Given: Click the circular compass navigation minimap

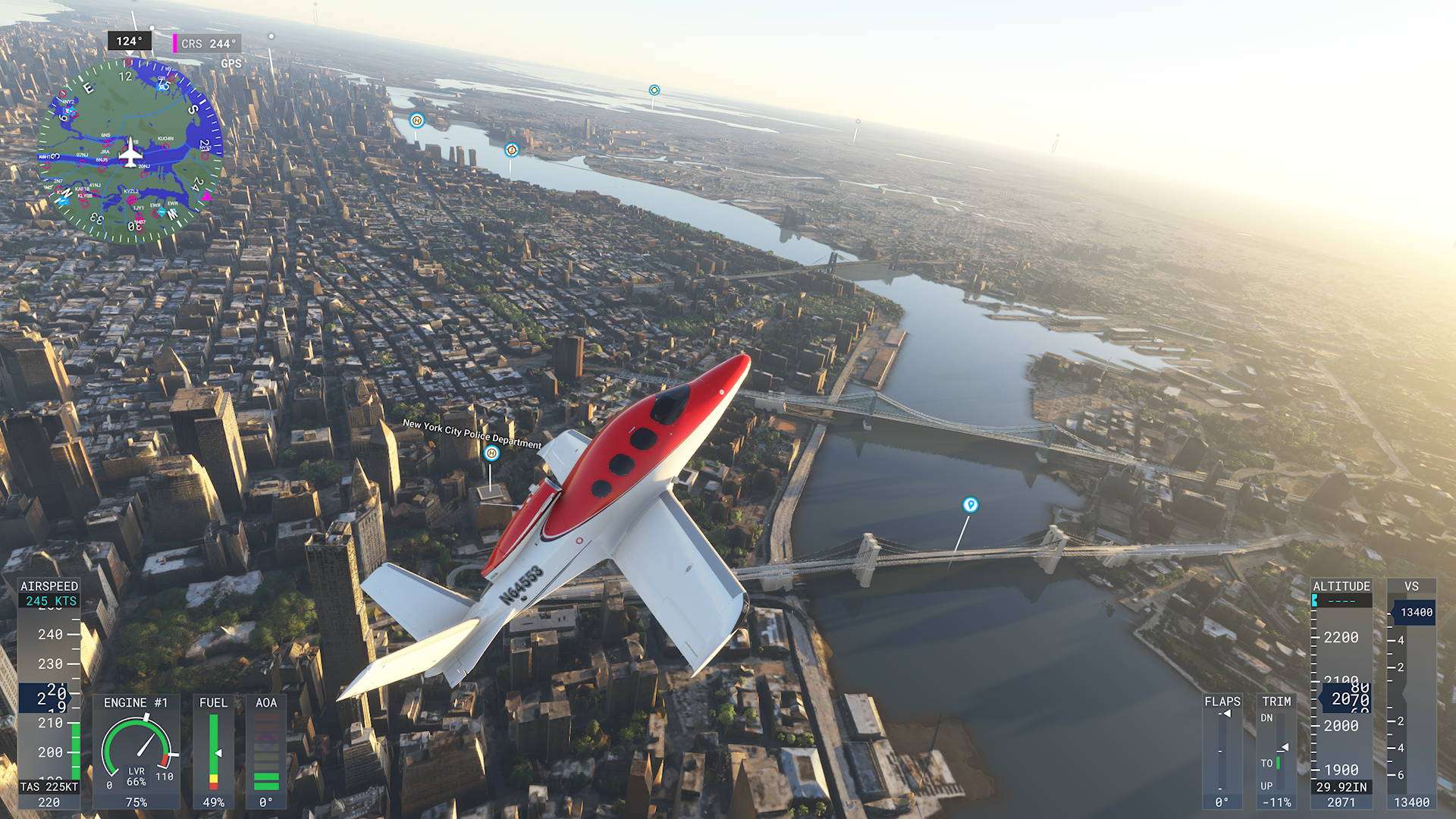Looking at the screenshot, I should (x=130, y=152).
